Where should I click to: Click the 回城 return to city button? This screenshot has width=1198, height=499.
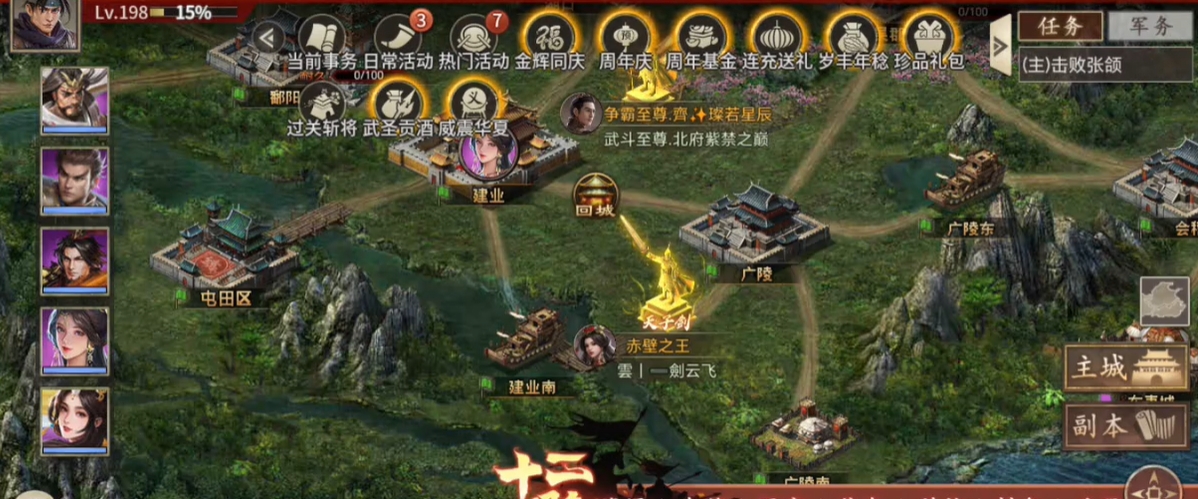coord(596,193)
